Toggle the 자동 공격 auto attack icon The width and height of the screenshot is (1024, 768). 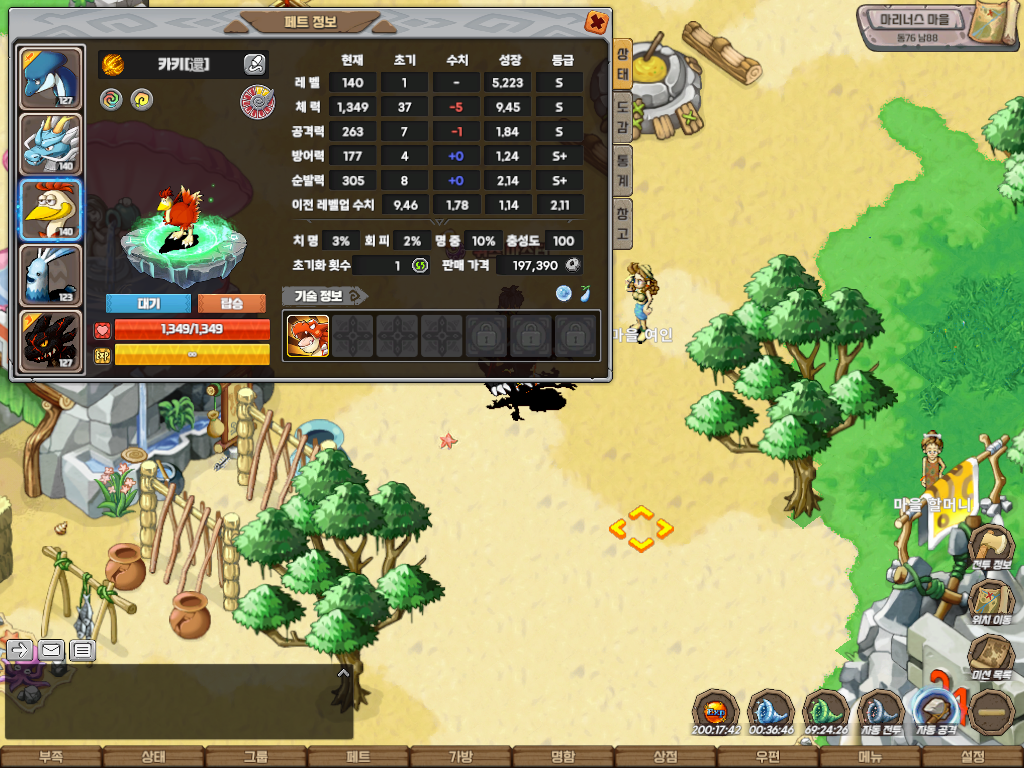coord(937,712)
